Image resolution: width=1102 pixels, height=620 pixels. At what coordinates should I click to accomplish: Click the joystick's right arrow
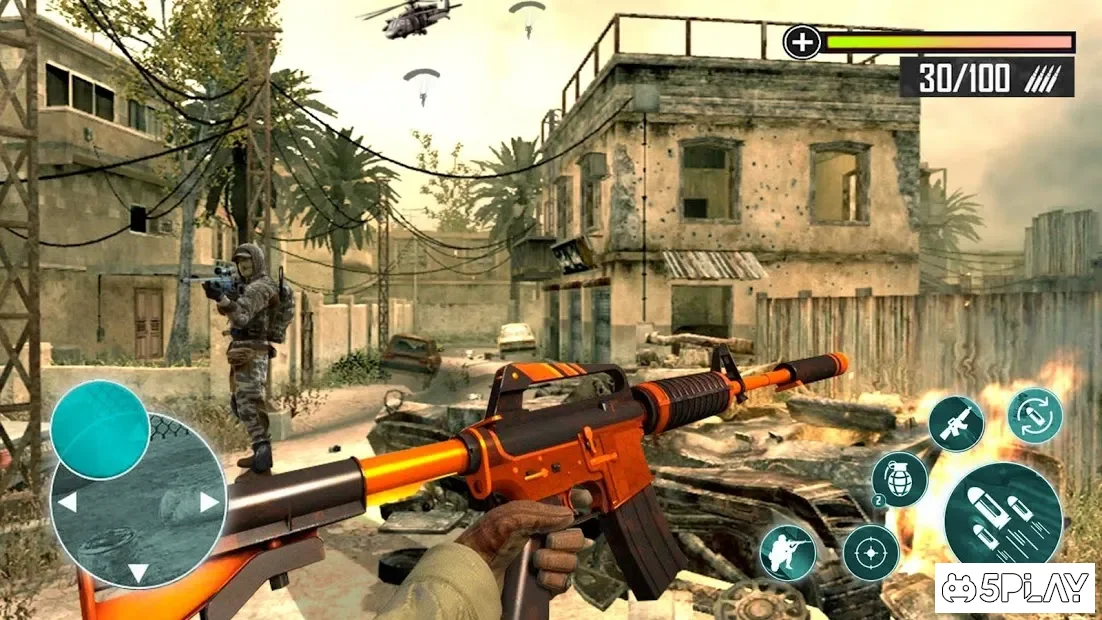coord(209,502)
